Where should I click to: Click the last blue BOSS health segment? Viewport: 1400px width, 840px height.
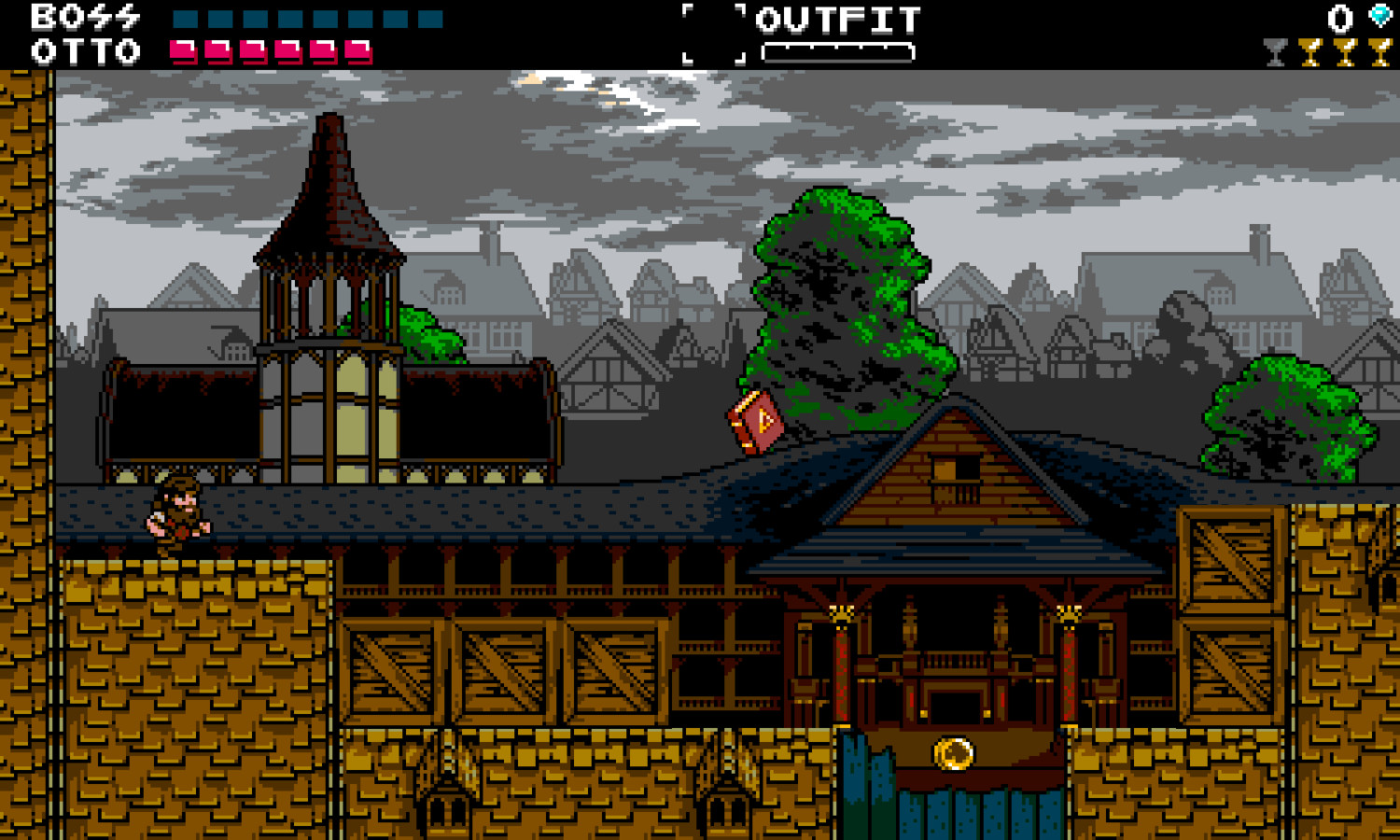(x=428, y=18)
